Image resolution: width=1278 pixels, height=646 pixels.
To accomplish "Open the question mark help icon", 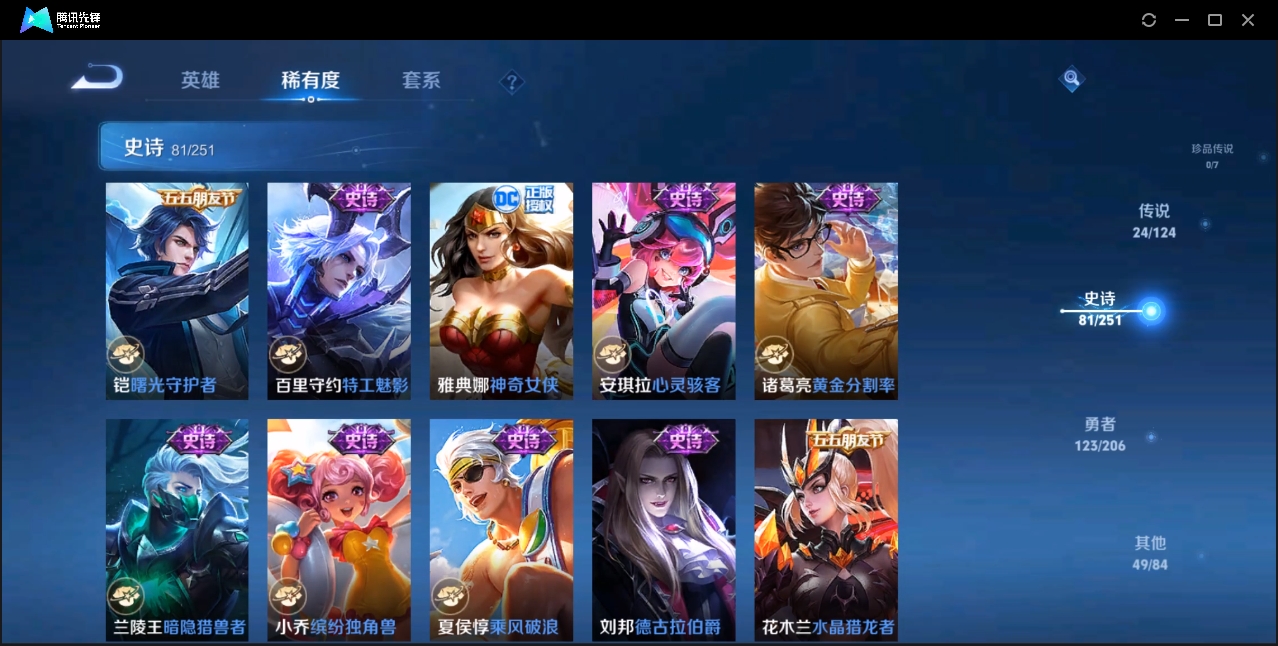I will [511, 82].
